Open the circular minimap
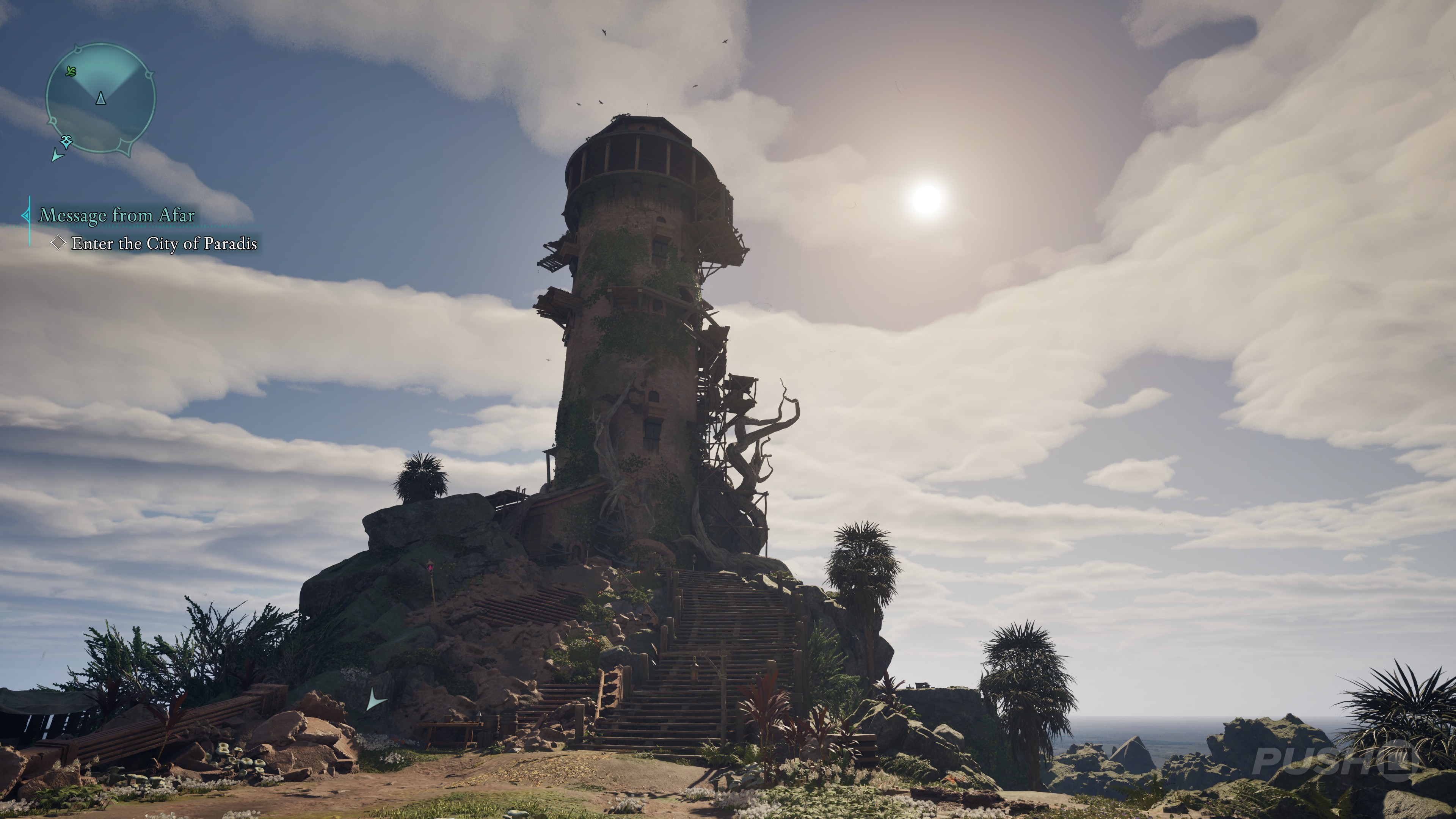Viewport: 1456px width, 819px height. 100,99
